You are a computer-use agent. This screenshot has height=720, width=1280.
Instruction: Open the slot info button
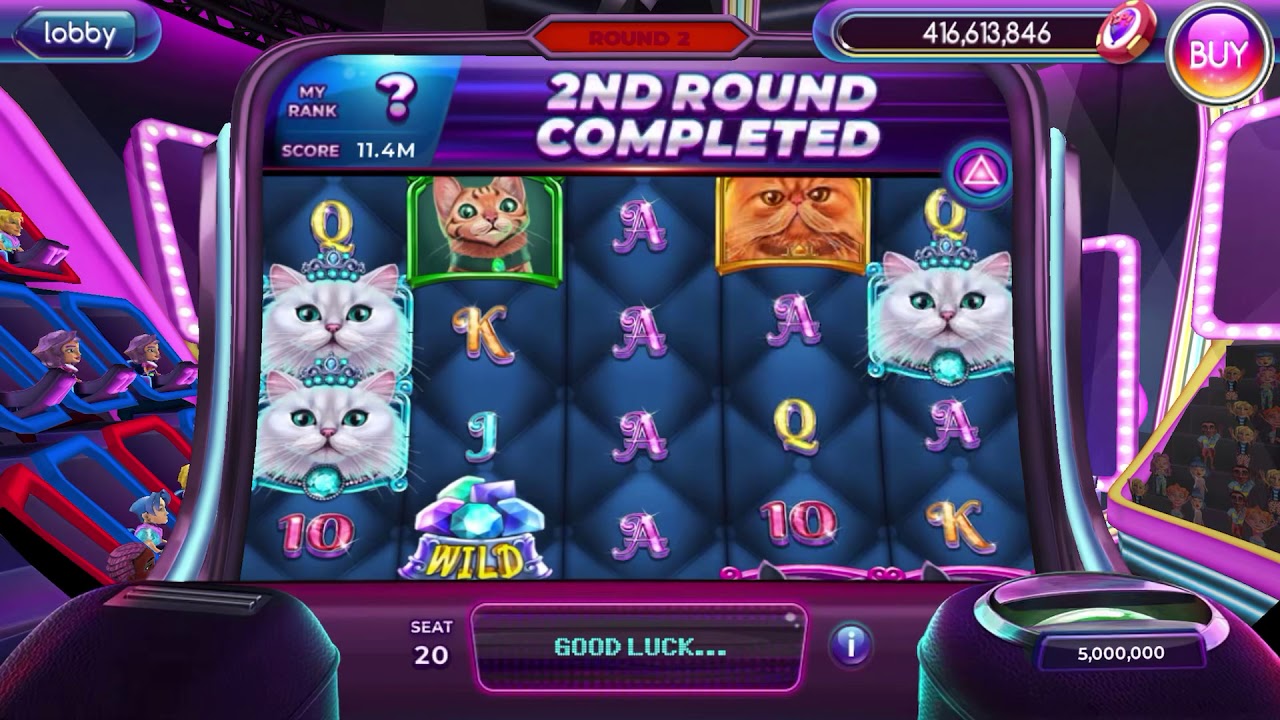[851, 645]
